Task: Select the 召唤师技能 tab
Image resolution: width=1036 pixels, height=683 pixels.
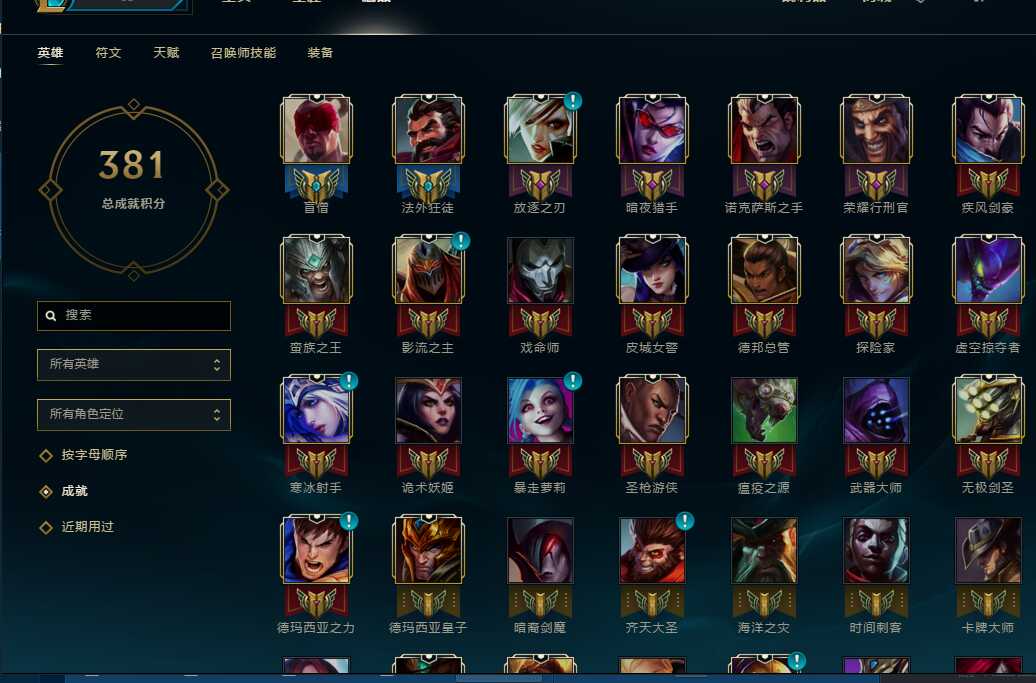Action: pyautogui.click(x=243, y=53)
